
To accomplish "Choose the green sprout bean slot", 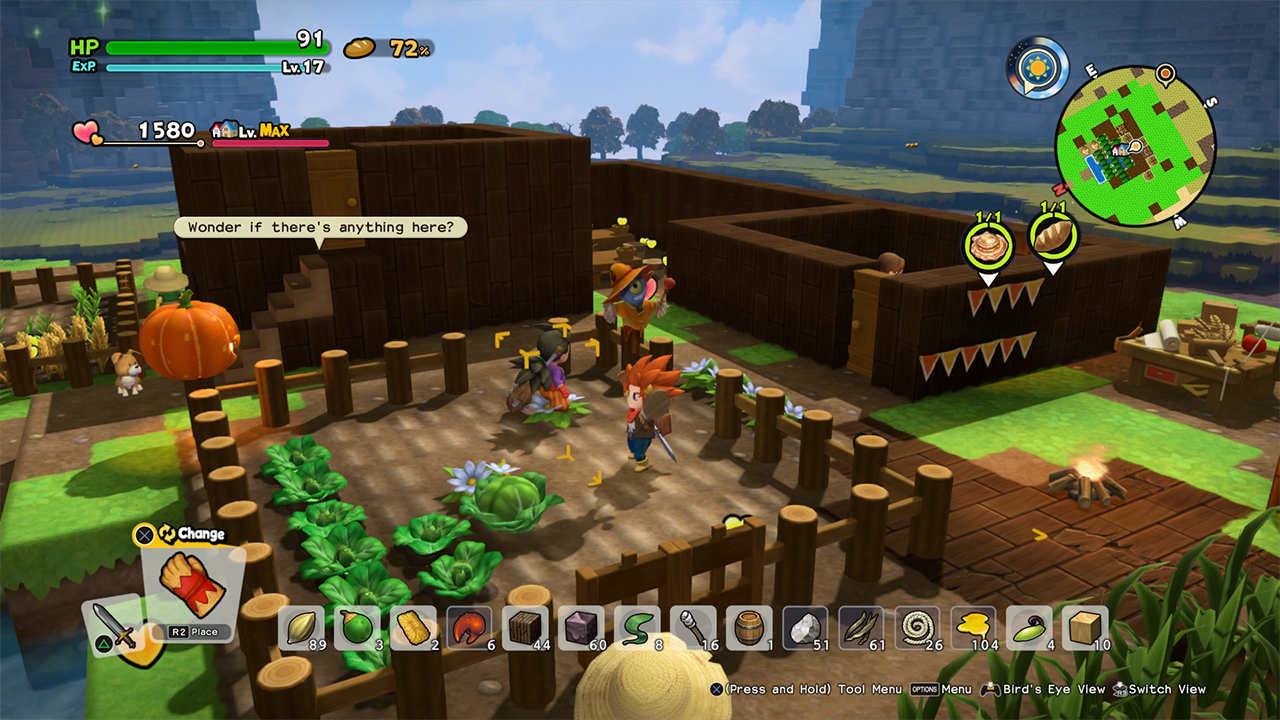I will (x=1030, y=628).
